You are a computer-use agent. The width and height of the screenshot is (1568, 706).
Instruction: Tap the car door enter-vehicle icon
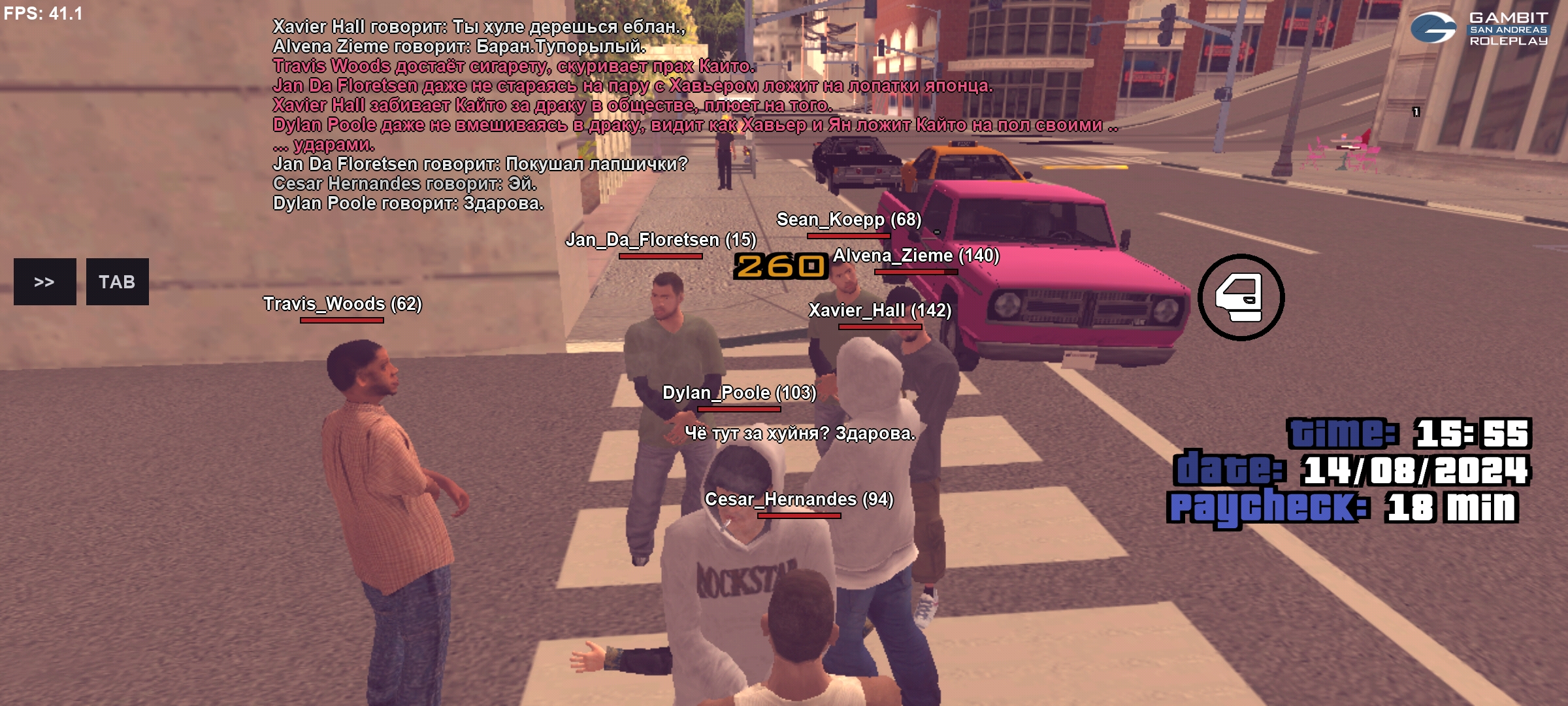pos(1240,297)
